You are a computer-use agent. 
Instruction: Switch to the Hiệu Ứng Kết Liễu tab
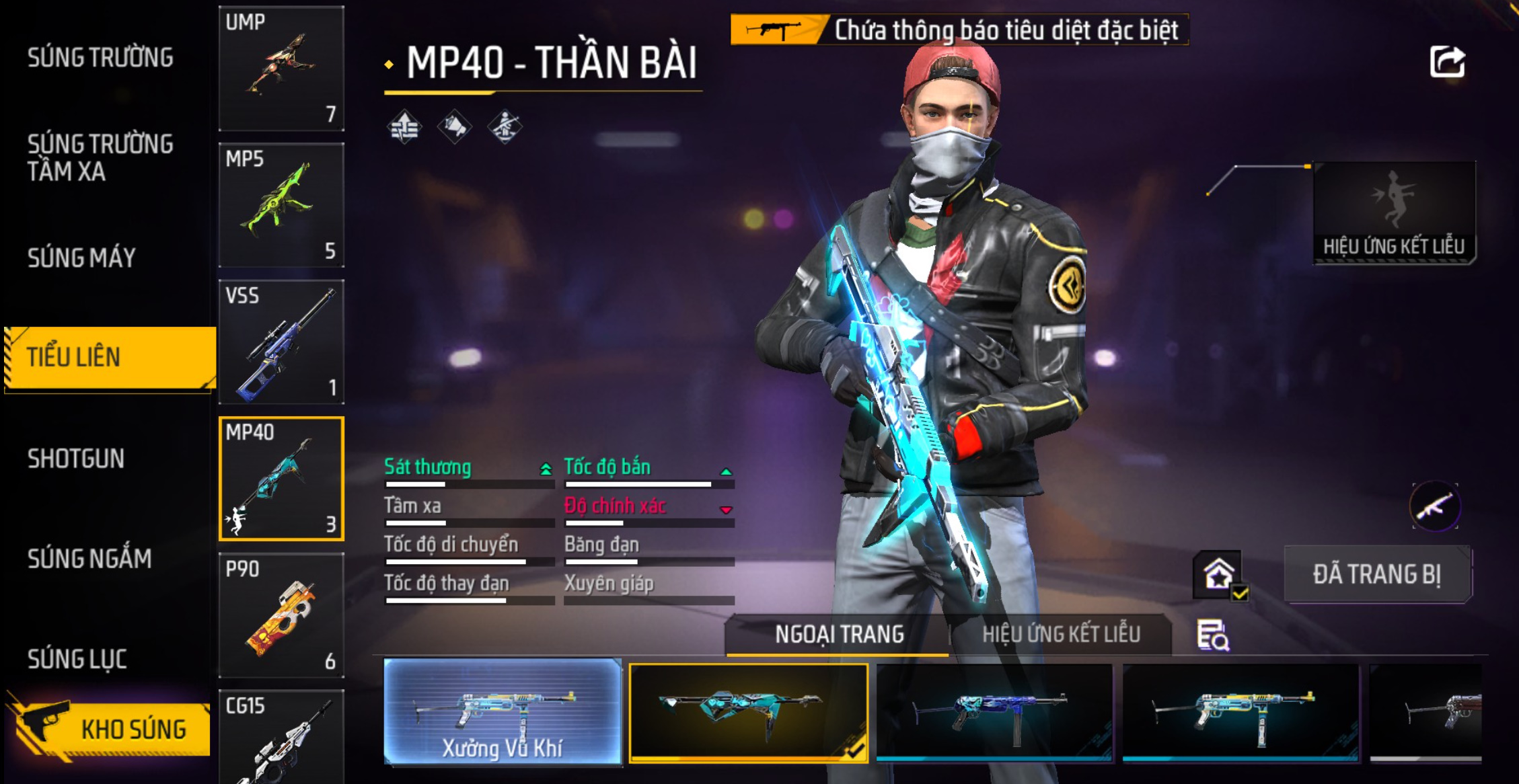(1061, 634)
